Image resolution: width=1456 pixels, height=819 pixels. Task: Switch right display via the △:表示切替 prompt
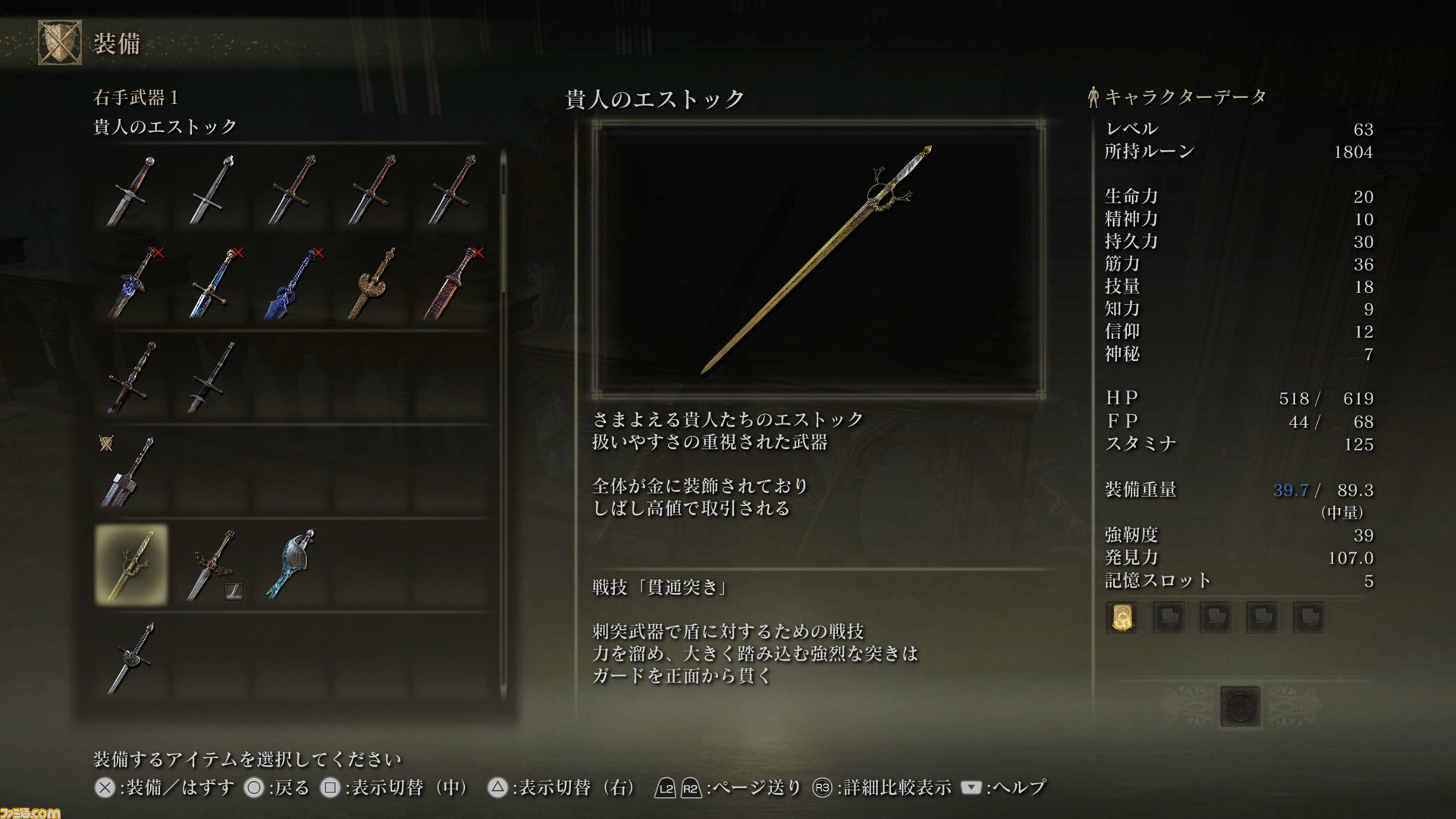[499, 788]
